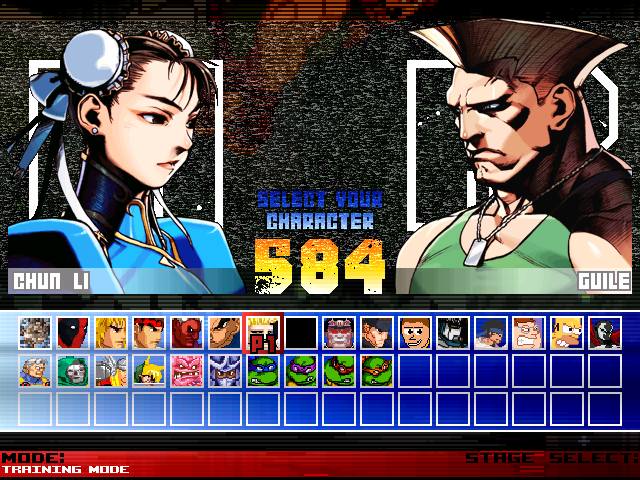Choose the pink Krang portrait
Viewport: 640px width, 480px height.
point(187,370)
